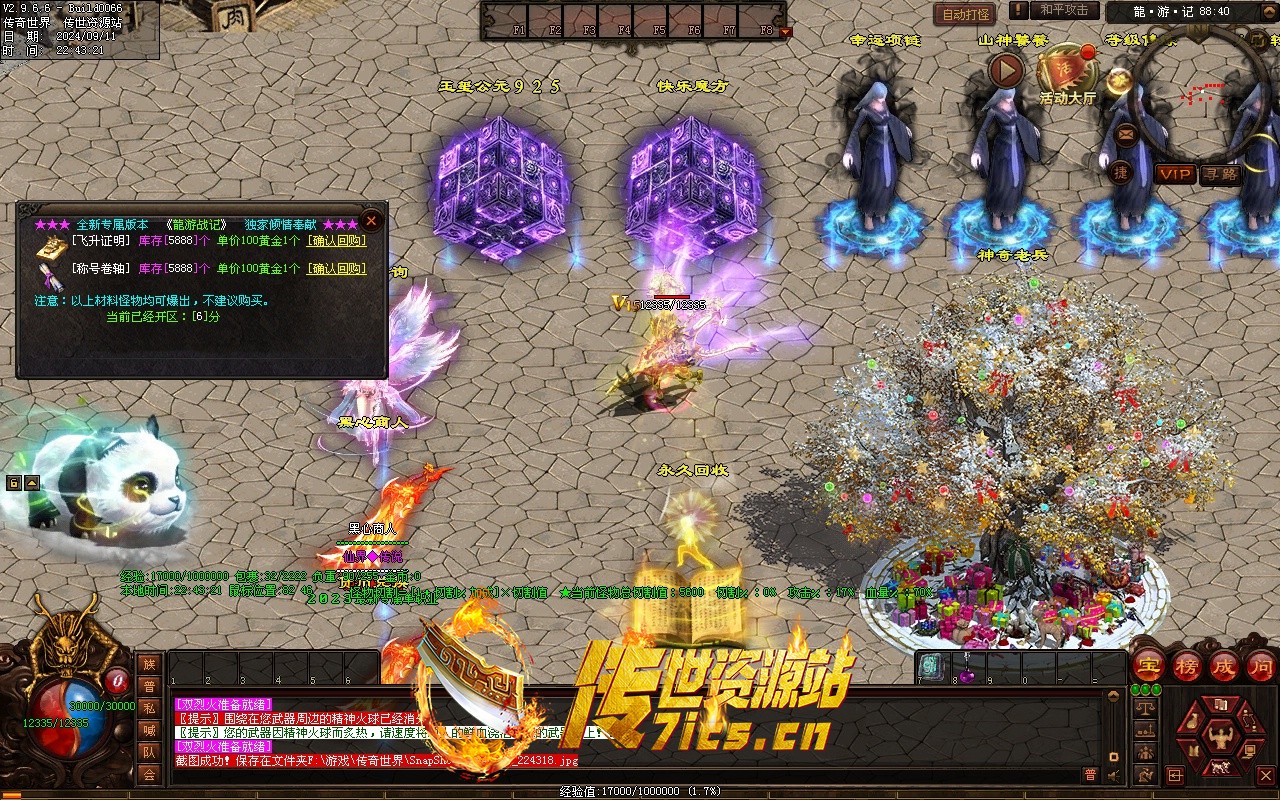Select the 私 private chat channel
1280x800 pixels.
point(149,708)
